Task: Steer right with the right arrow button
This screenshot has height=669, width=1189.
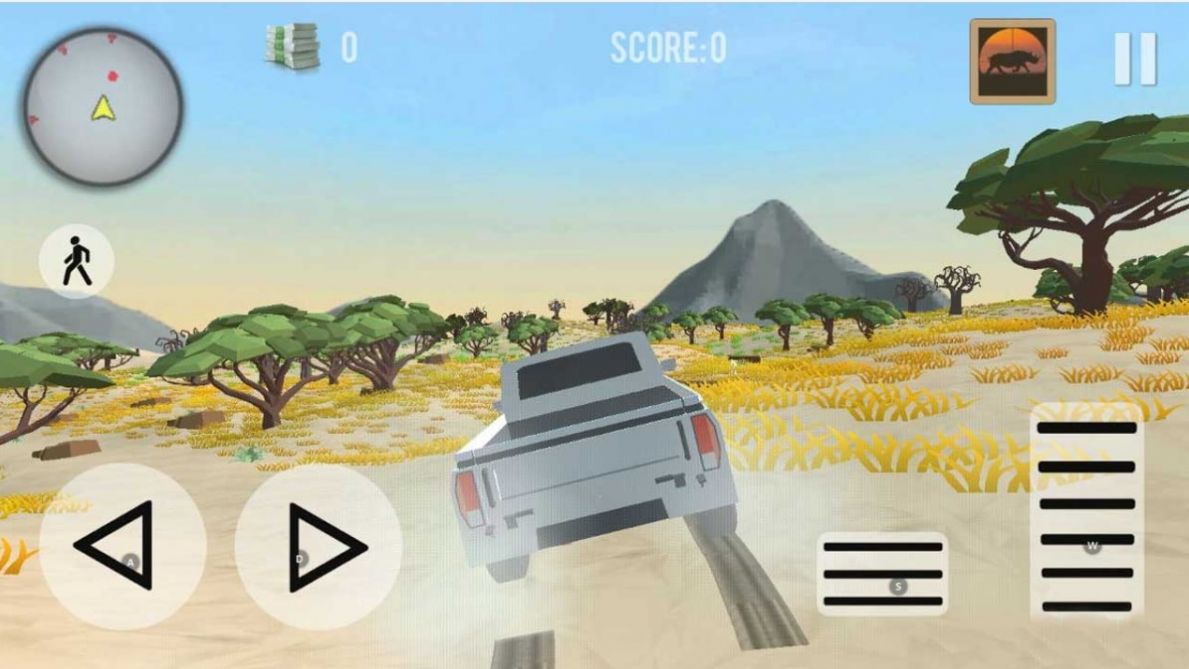Action: click(318, 546)
